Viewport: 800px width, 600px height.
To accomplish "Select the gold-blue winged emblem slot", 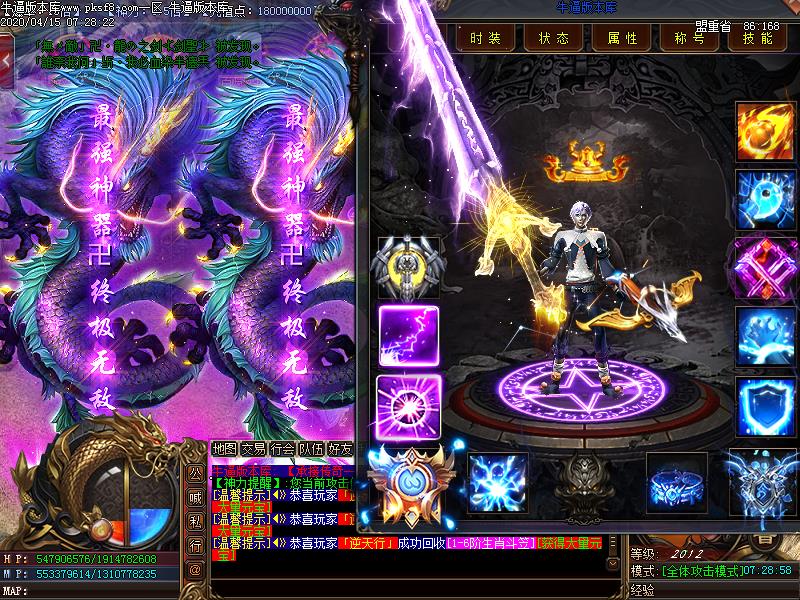I will tap(407, 484).
